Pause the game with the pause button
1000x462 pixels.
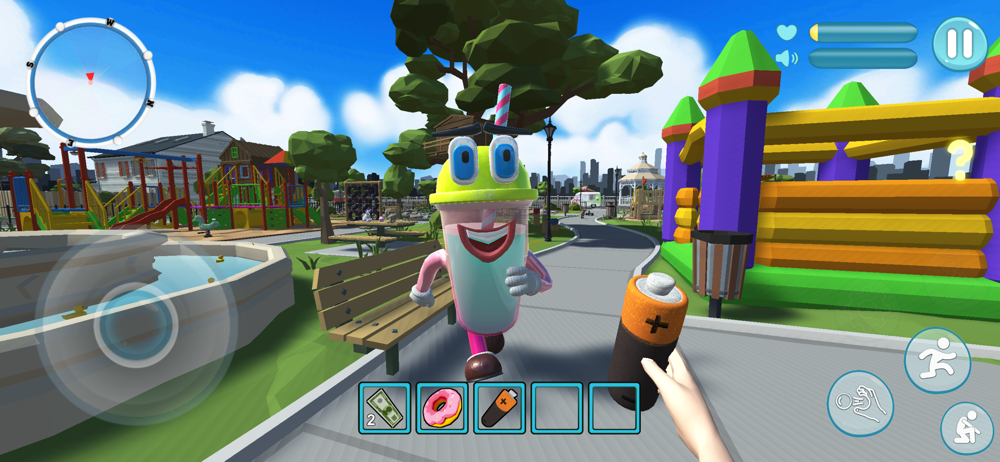tap(959, 44)
